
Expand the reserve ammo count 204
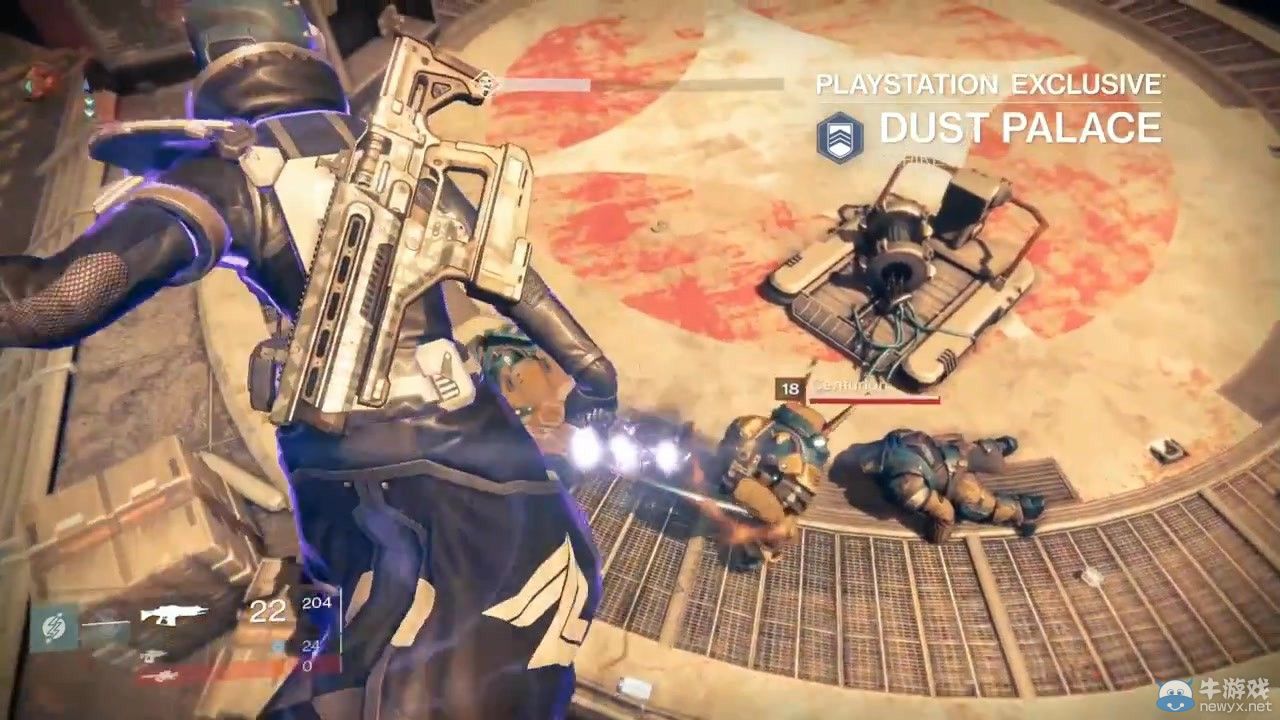click(319, 601)
